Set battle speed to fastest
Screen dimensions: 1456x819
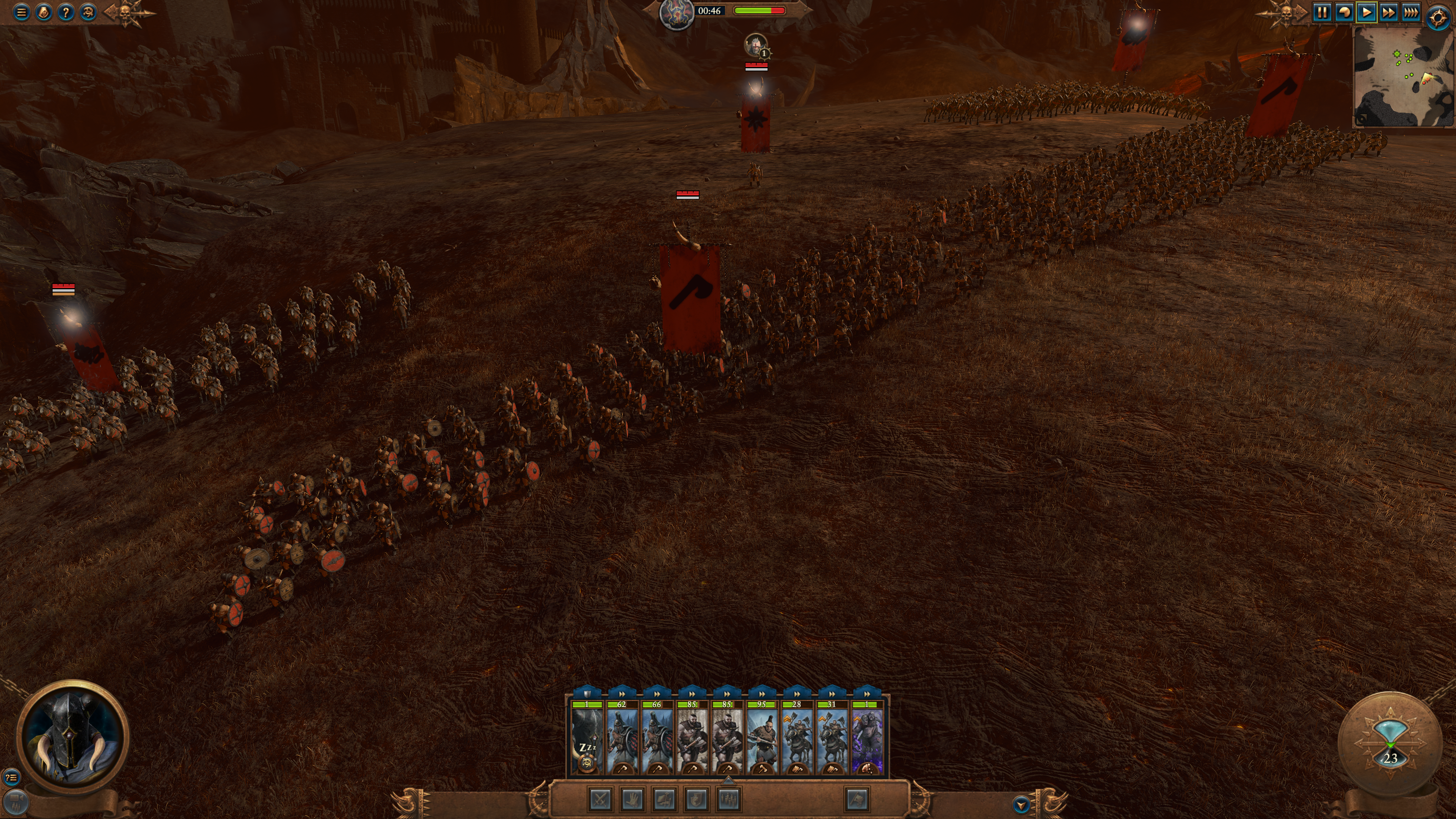1411,12
